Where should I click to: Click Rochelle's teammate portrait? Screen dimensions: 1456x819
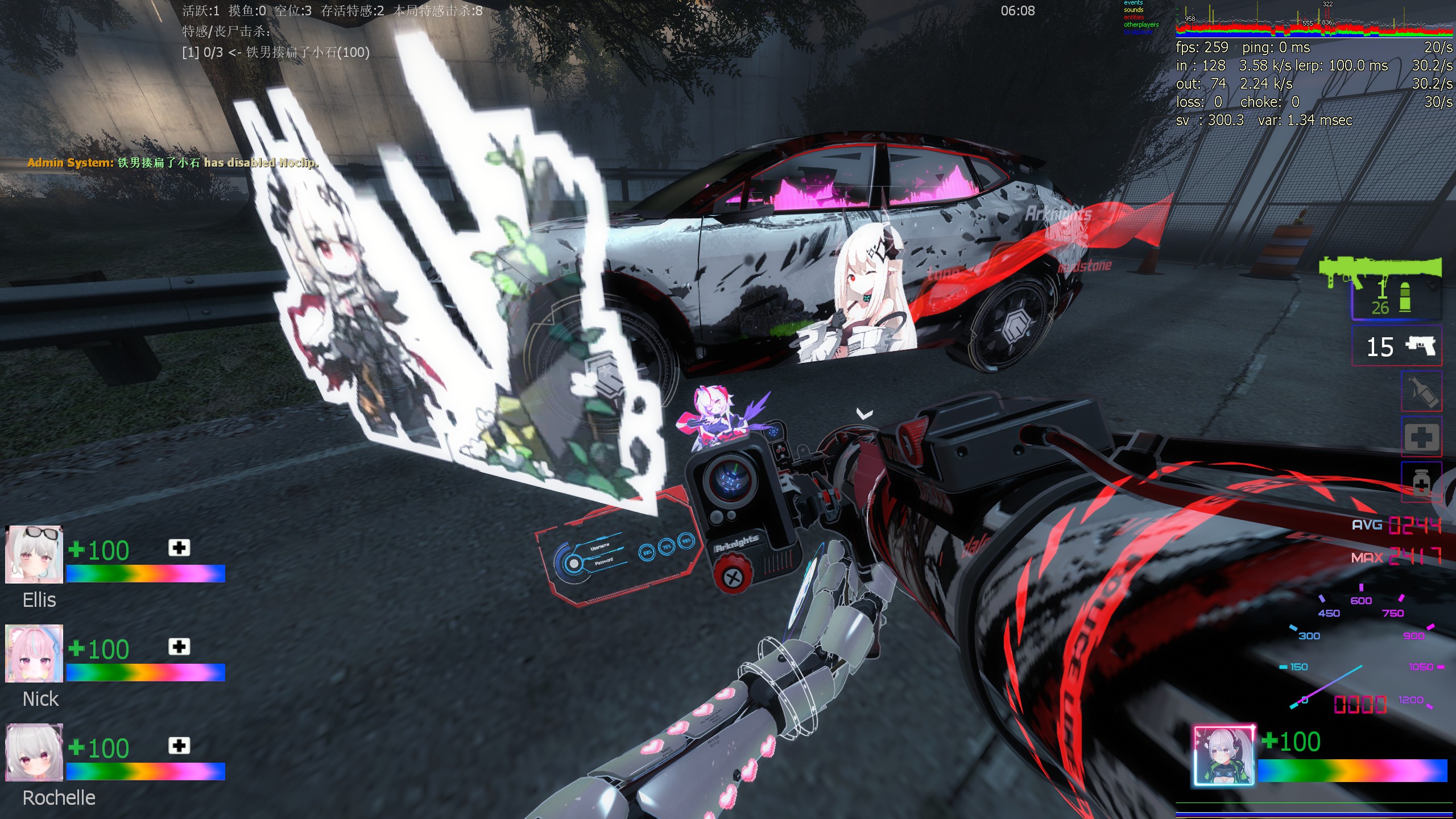click(34, 752)
